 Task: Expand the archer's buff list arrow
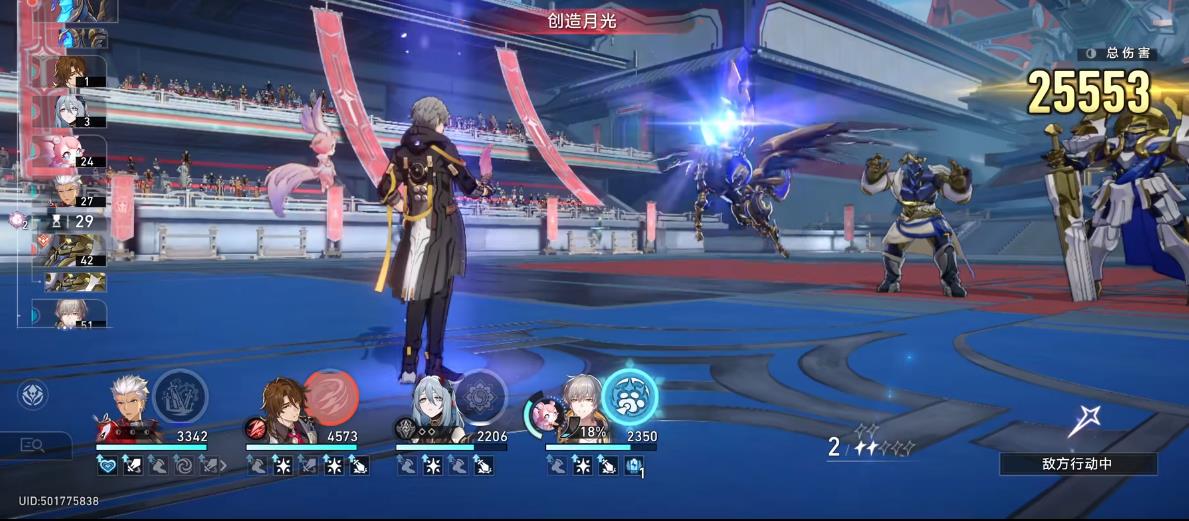[223, 466]
